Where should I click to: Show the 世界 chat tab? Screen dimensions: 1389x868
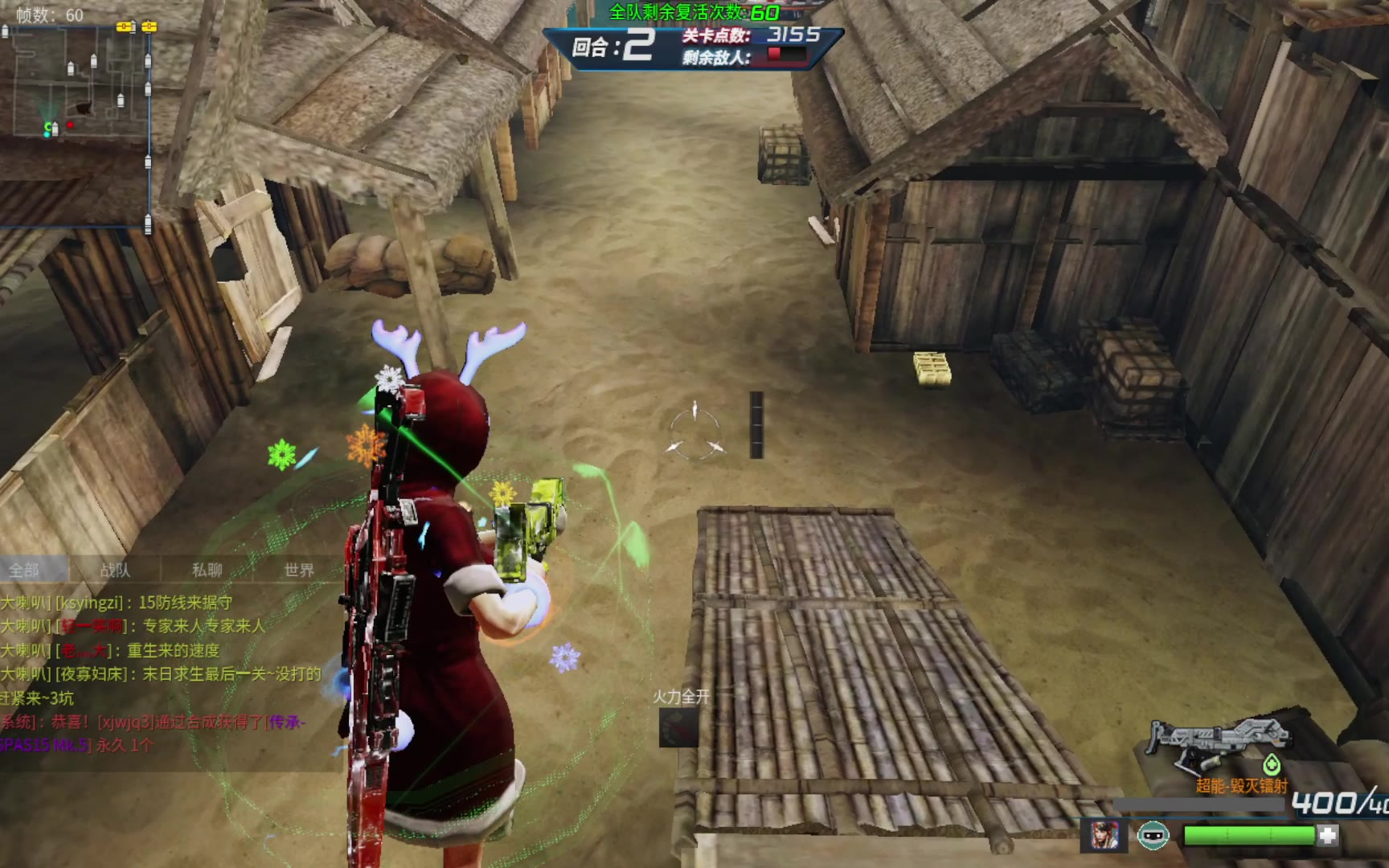(x=299, y=570)
